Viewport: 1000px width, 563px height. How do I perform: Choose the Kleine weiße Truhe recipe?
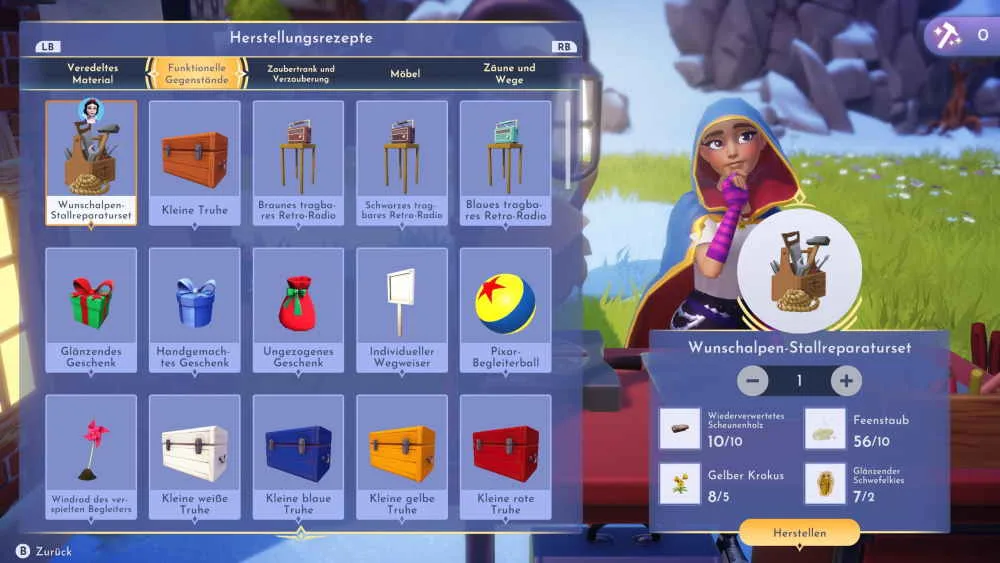coord(195,457)
